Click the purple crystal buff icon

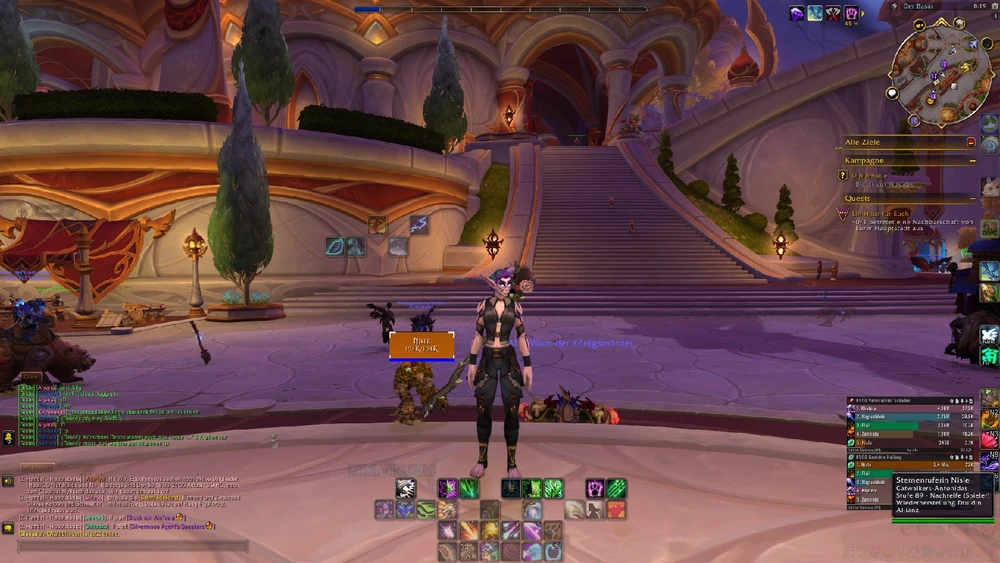797,13
